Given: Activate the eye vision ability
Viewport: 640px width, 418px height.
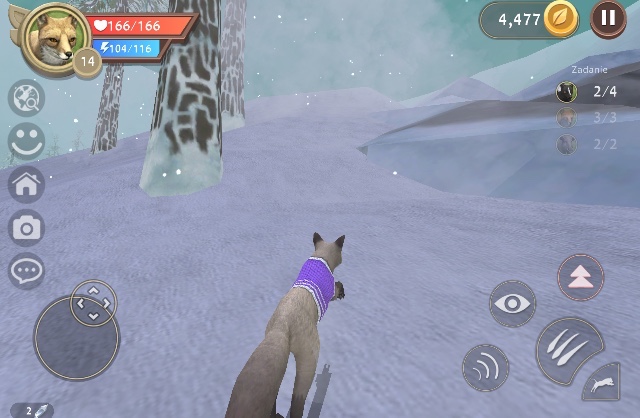Looking at the screenshot, I should coord(512,304).
